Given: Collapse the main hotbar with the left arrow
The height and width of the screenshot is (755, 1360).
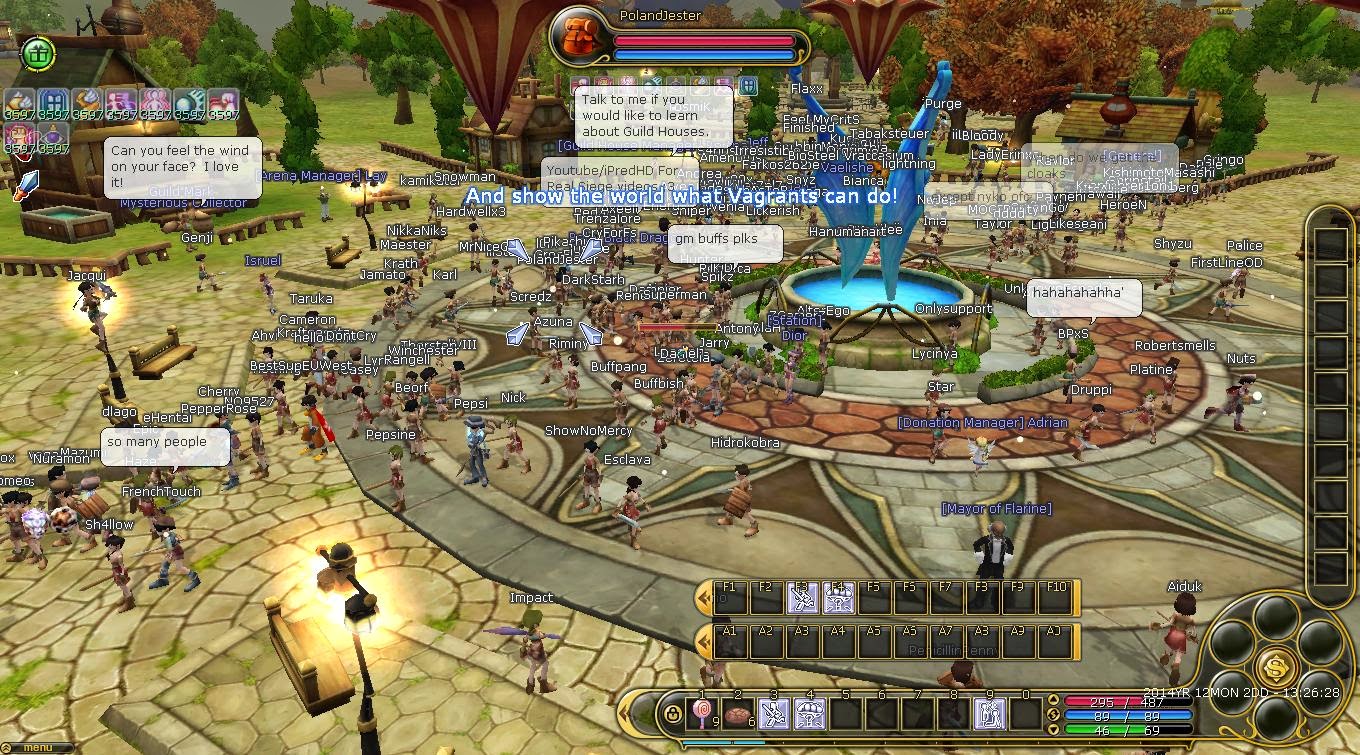Looking at the screenshot, I should (624, 712).
